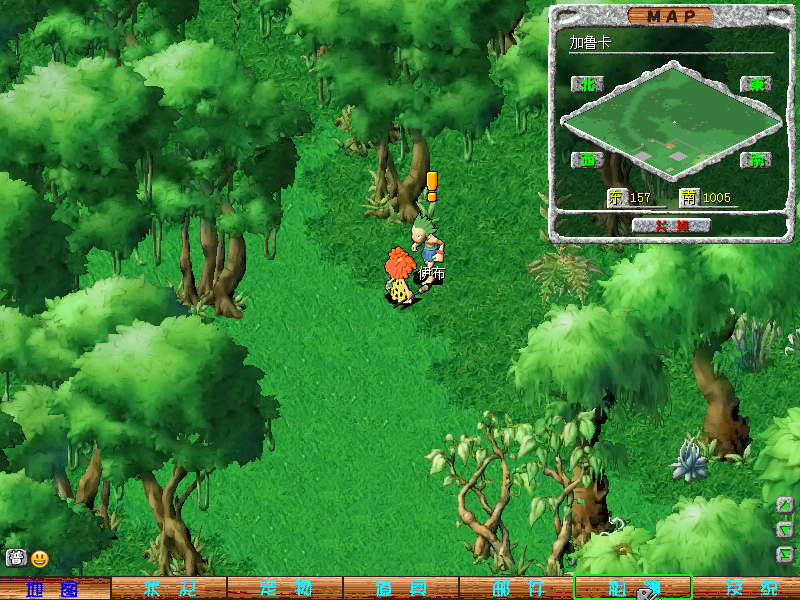The image size is (800, 600).
Task: Click the bottom small square button on right edge
Action: click(786, 553)
